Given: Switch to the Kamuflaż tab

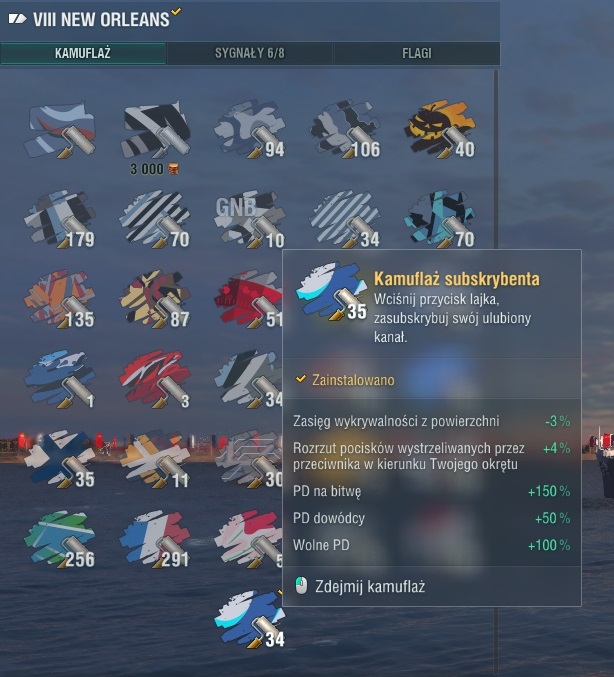Looking at the screenshot, I should (x=83, y=53).
